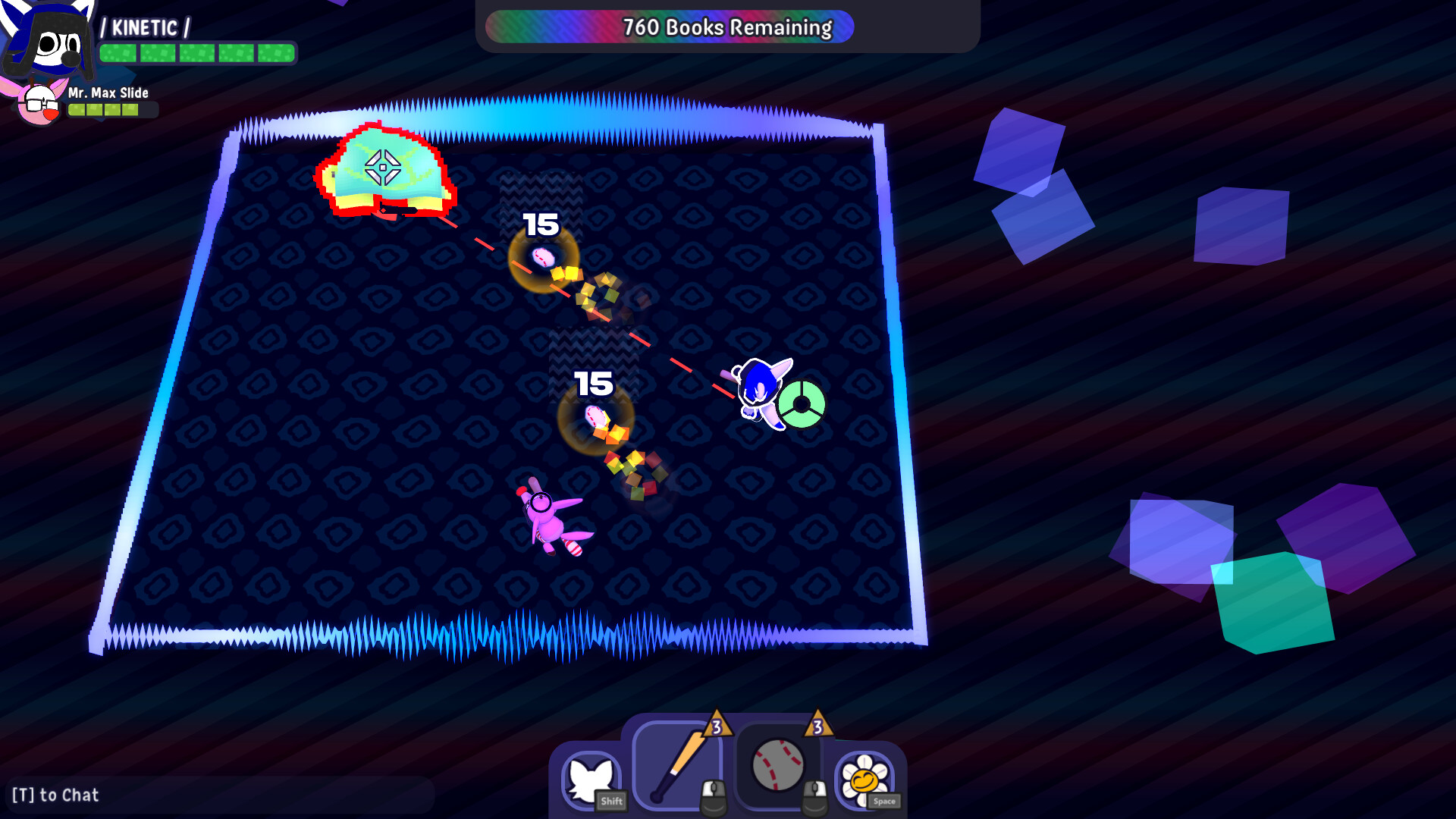This screenshot has height=819, width=1456.
Task: Use the flower emote ability icon
Action: pos(864,777)
